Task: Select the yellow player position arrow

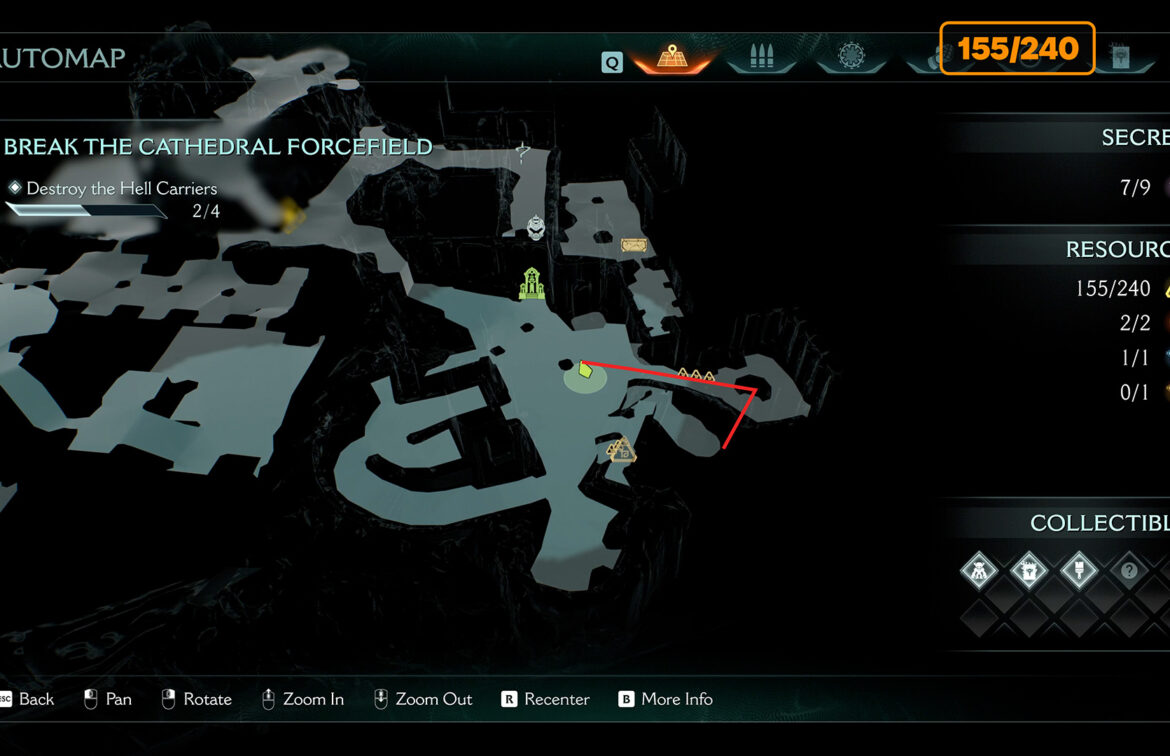Action: pos(585,370)
